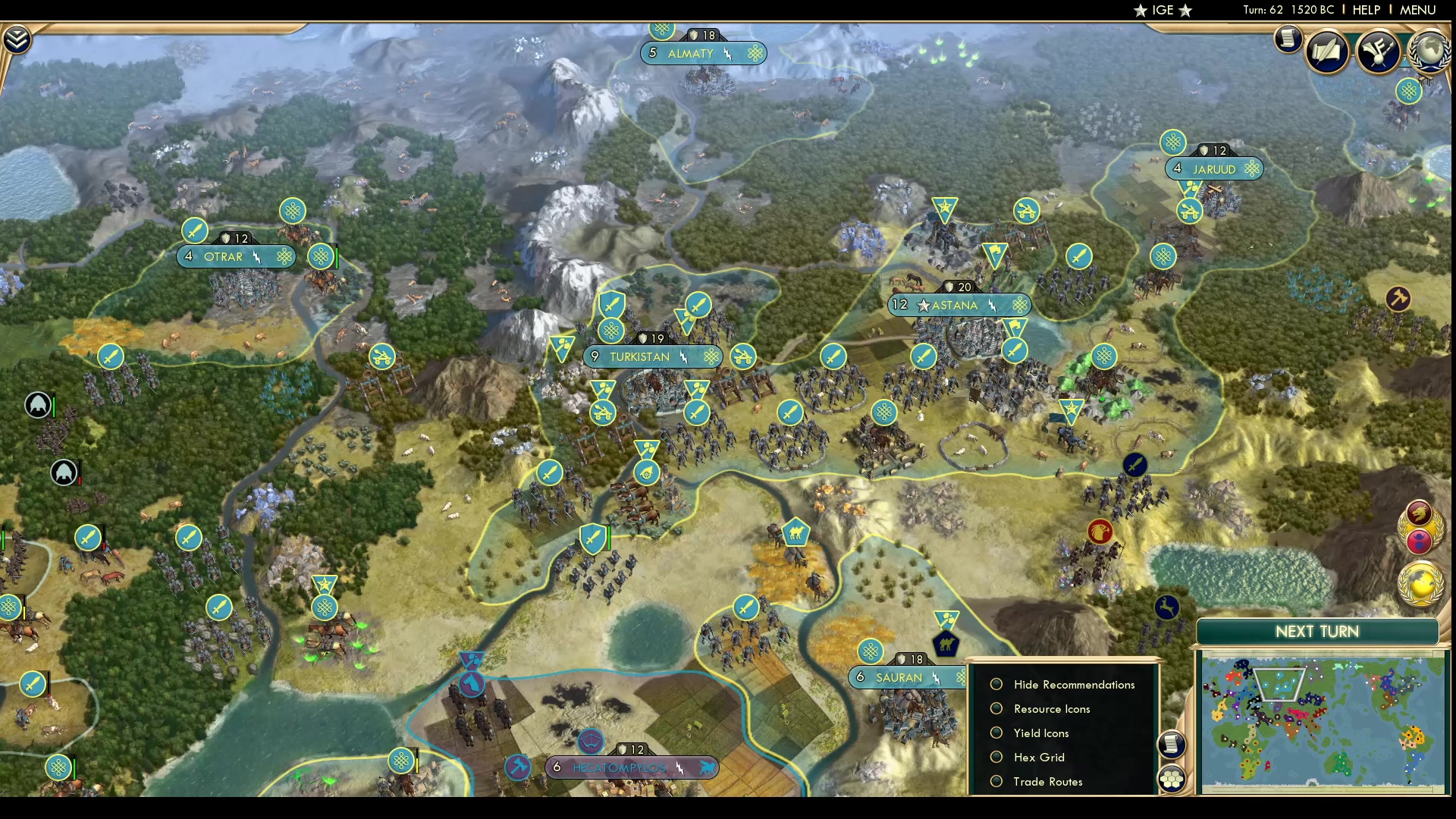Click the IGE star entry in the top bar
This screenshot has width=1456, height=819.
pyautogui.click(x=1161, y=11)
